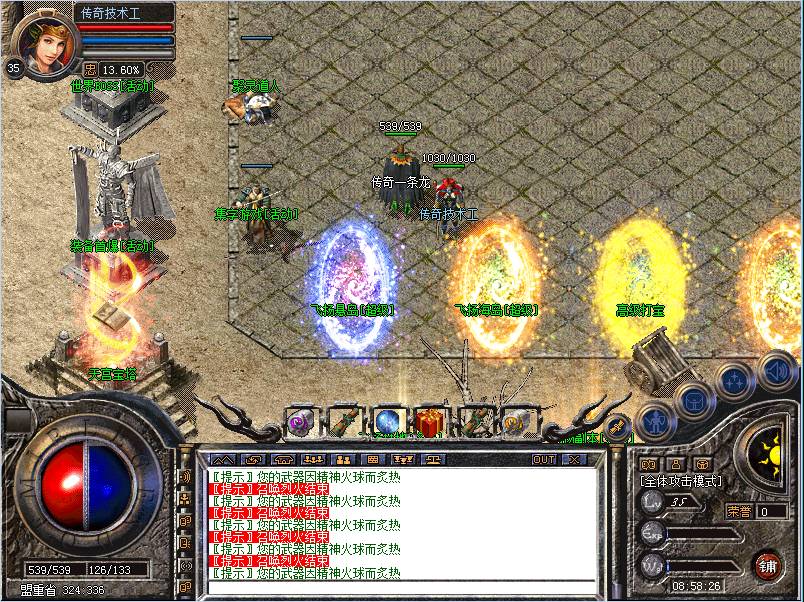804x602 pixels.
Task: Close the chat panel with X
Action: 575,459
